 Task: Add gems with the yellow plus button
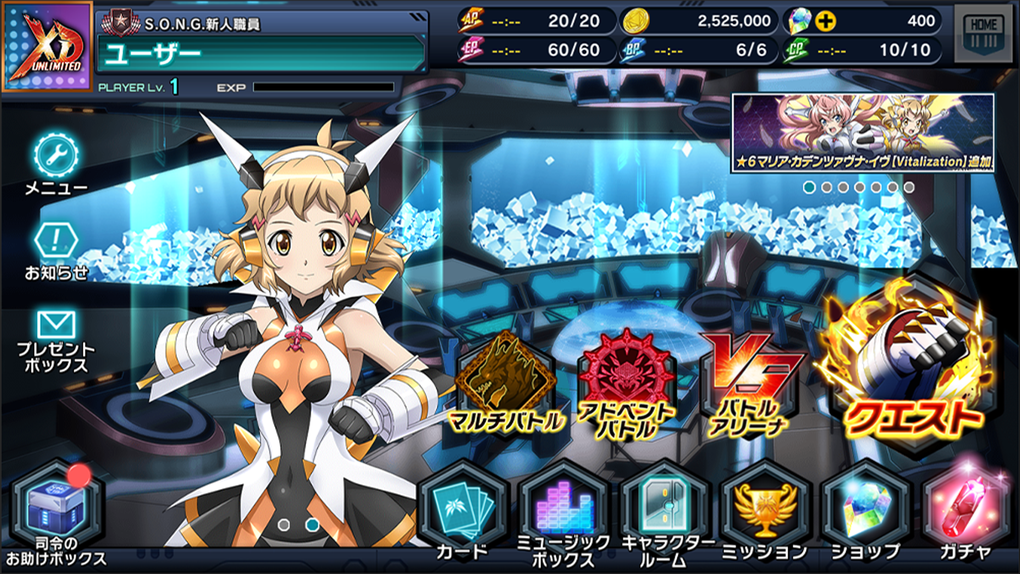(x=826, y=20)
